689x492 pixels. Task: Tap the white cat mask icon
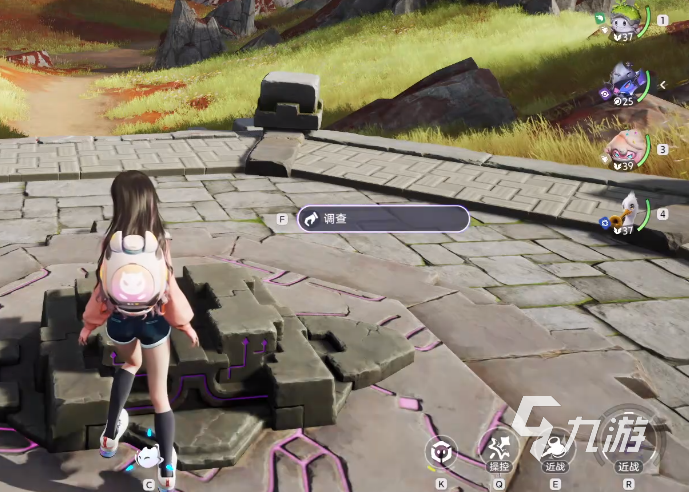click(149, 458)
